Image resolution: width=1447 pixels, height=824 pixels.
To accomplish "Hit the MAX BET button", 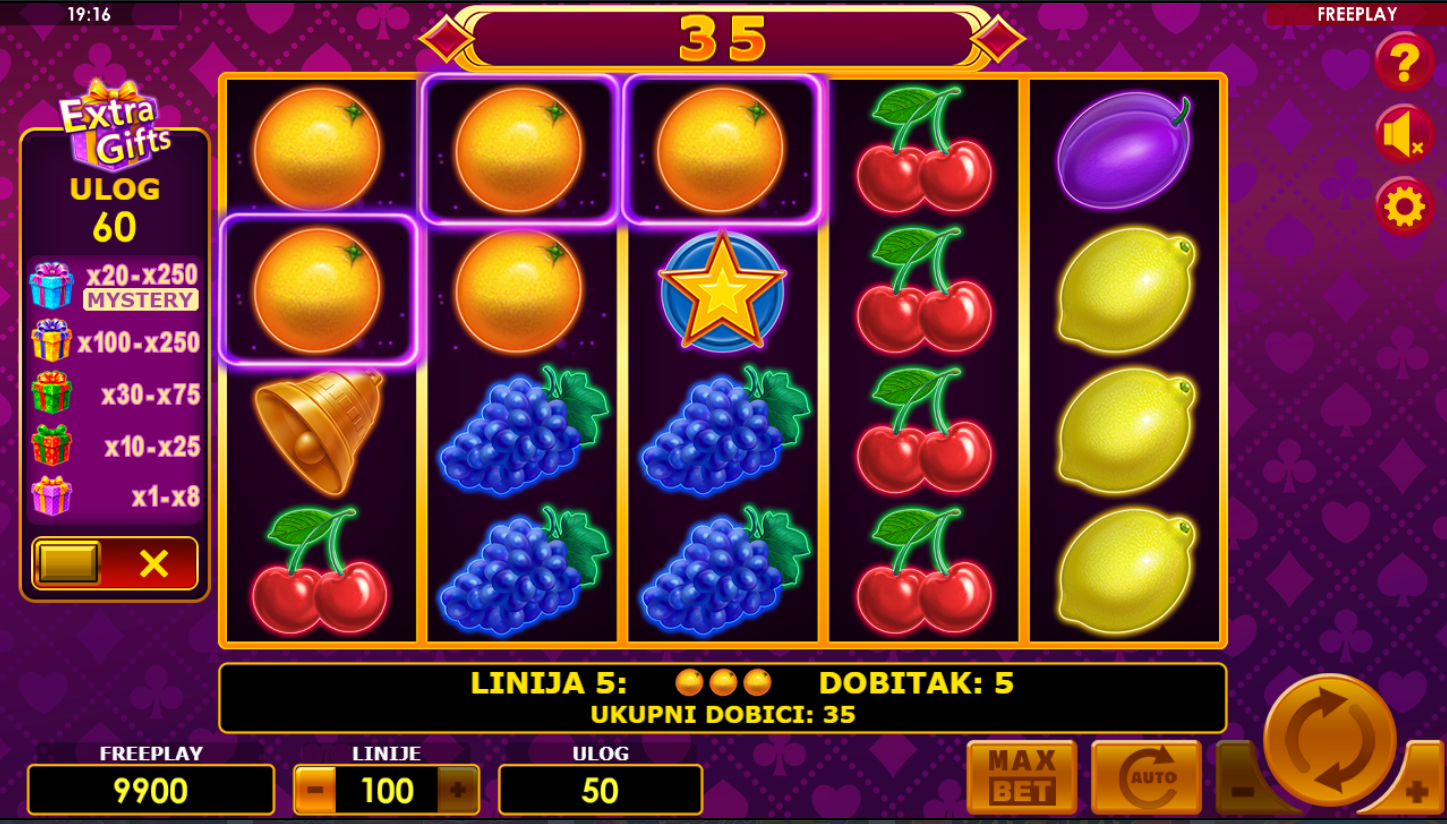I will pos(1021,778).
